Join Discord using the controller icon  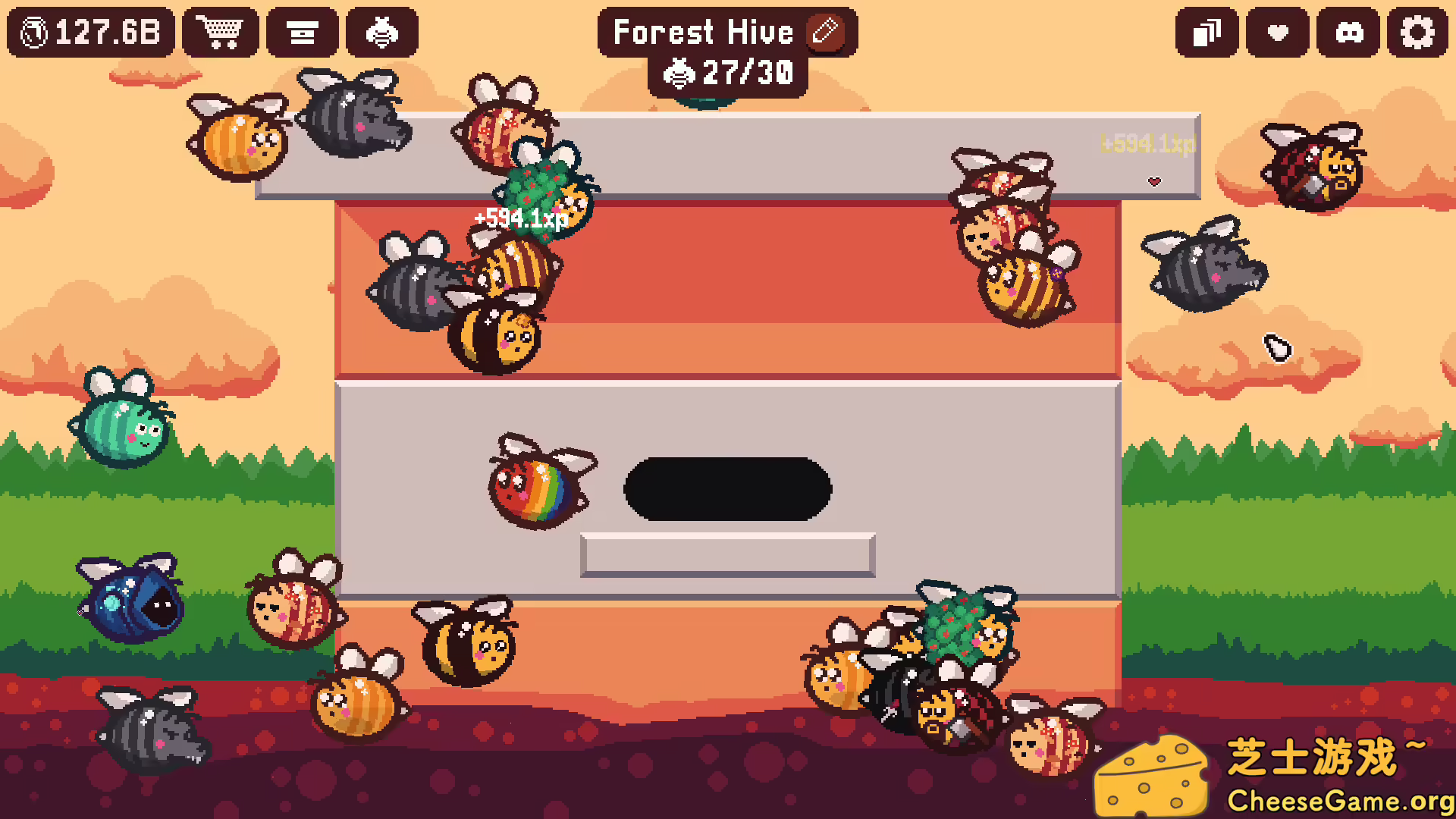coord(1348,33)
